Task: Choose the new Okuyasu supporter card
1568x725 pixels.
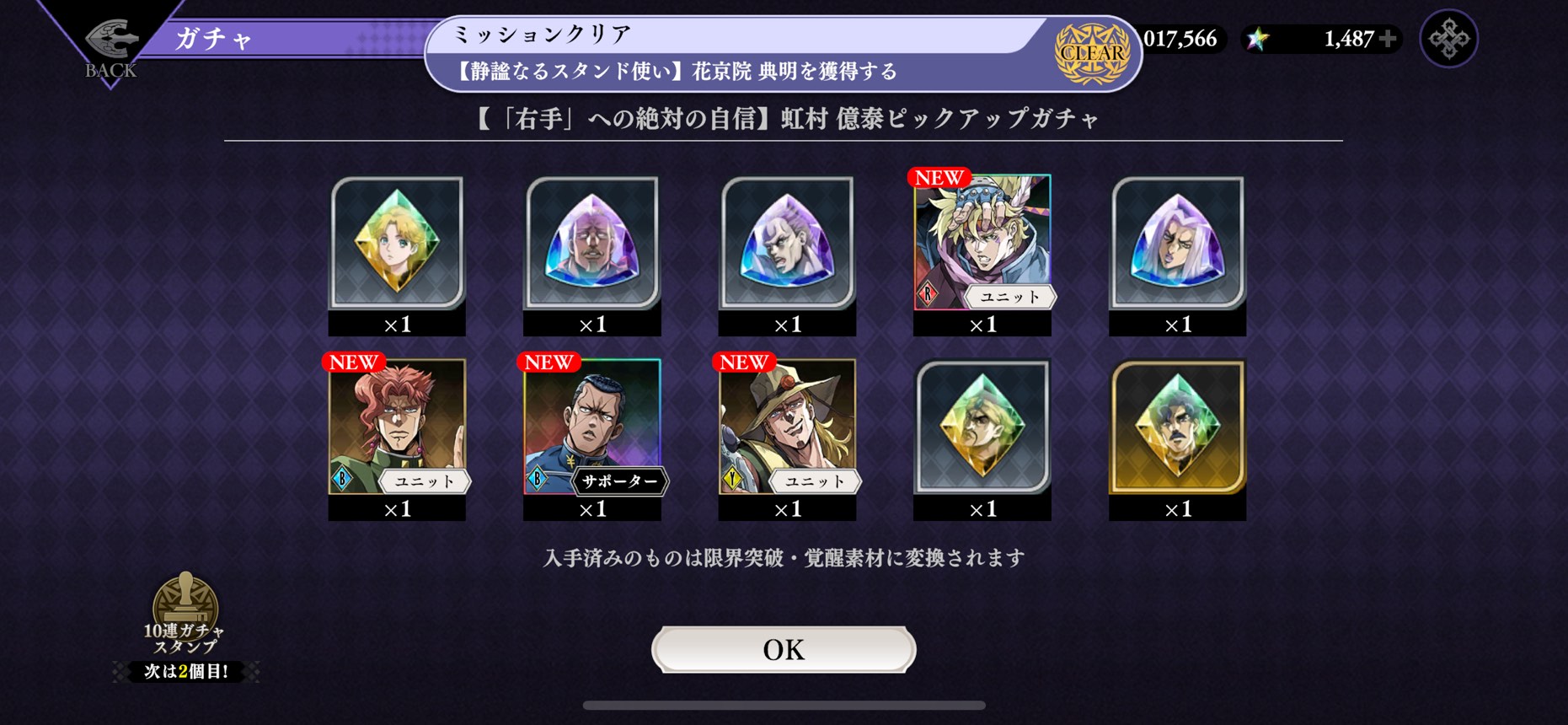Action: point(592,427)
